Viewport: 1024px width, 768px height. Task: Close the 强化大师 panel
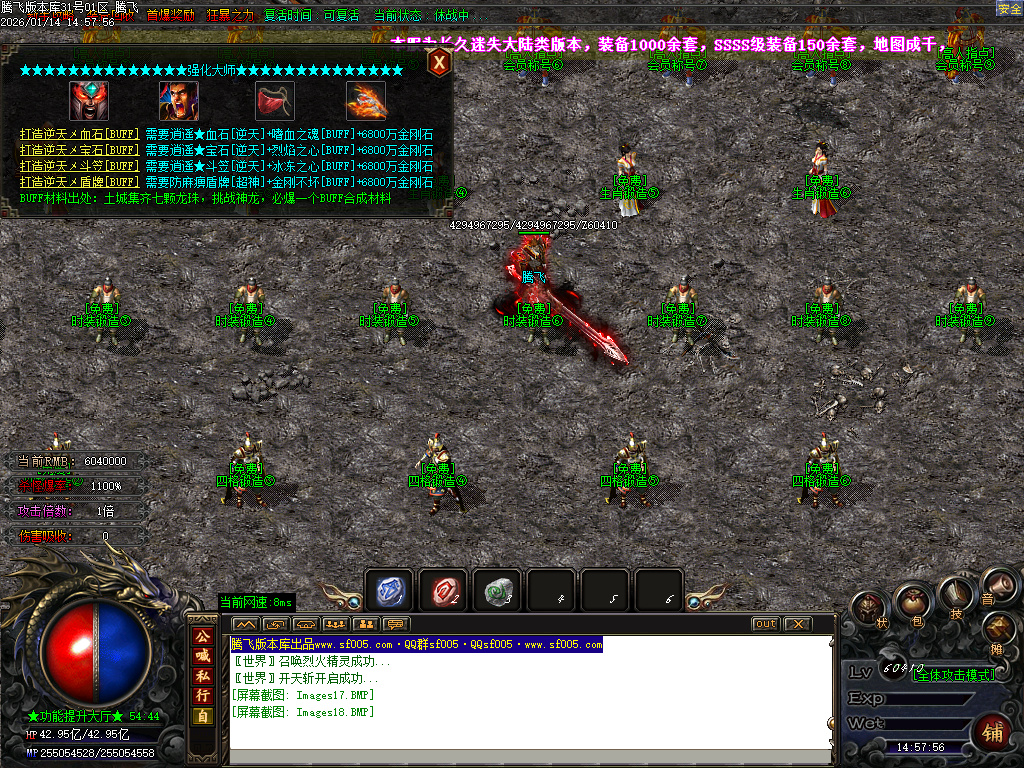coord(439,62)
